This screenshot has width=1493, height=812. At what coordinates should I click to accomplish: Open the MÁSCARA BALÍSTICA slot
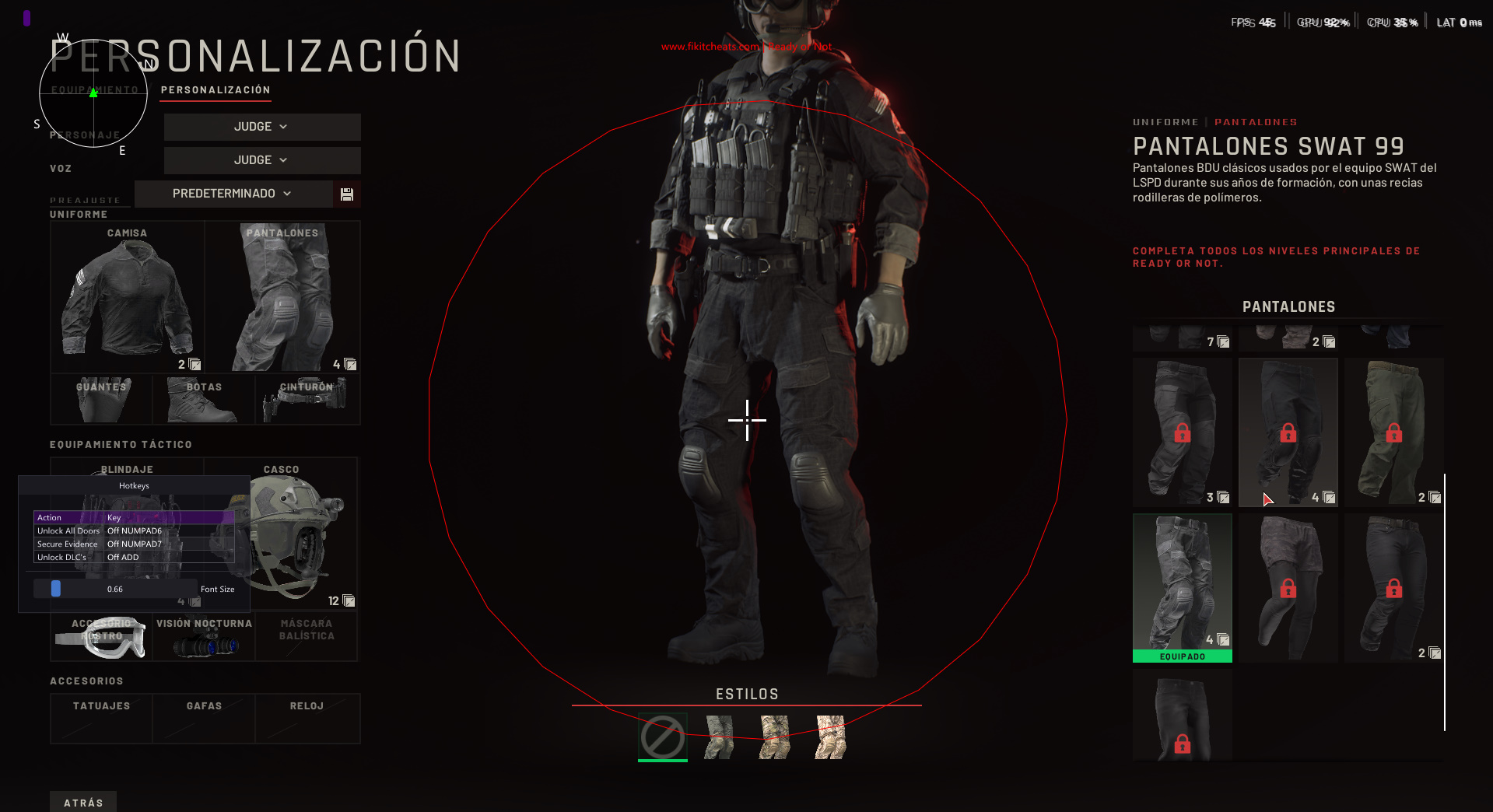[x=307, y=635]
